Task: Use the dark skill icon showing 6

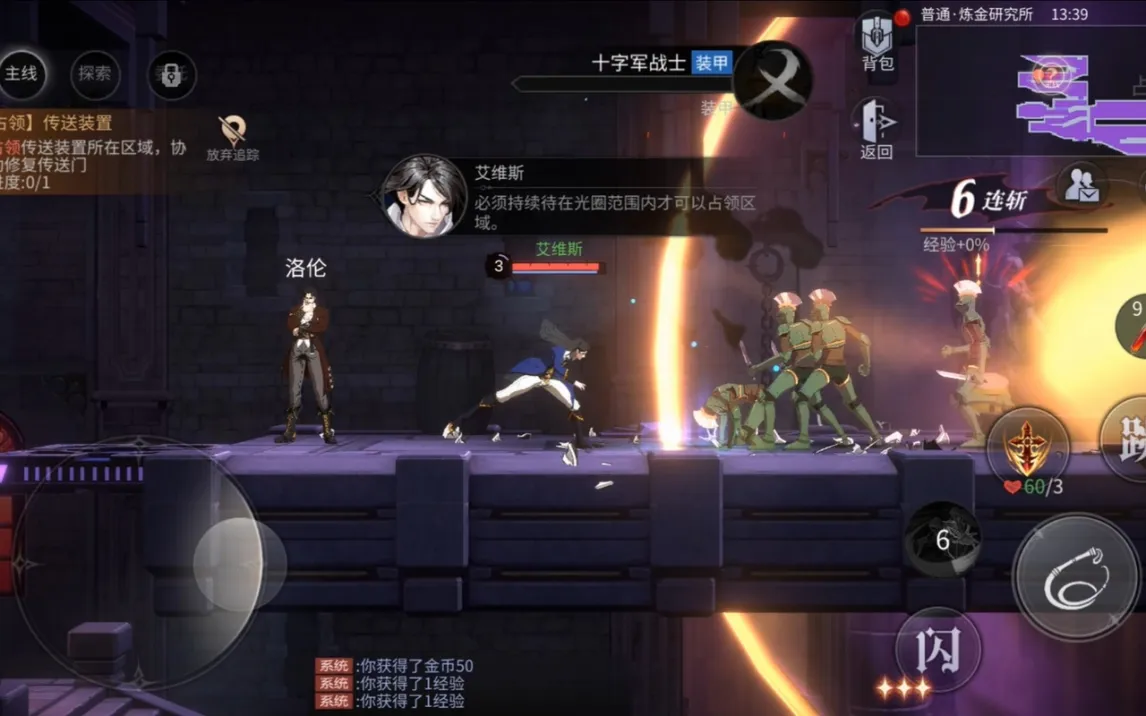Action: click(942, 540)
